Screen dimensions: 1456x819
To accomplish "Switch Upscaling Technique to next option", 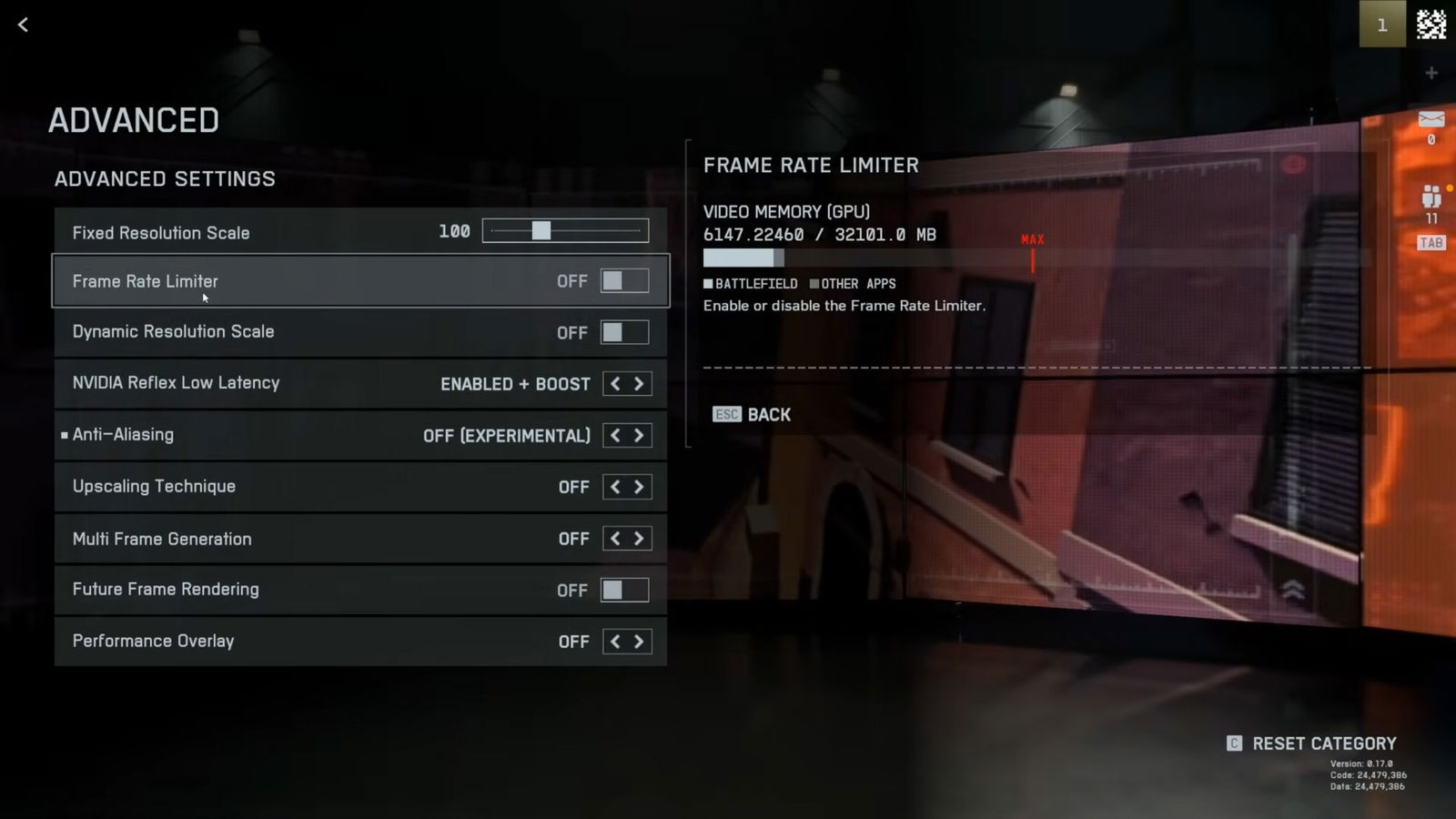I will (x=639, y=487).
